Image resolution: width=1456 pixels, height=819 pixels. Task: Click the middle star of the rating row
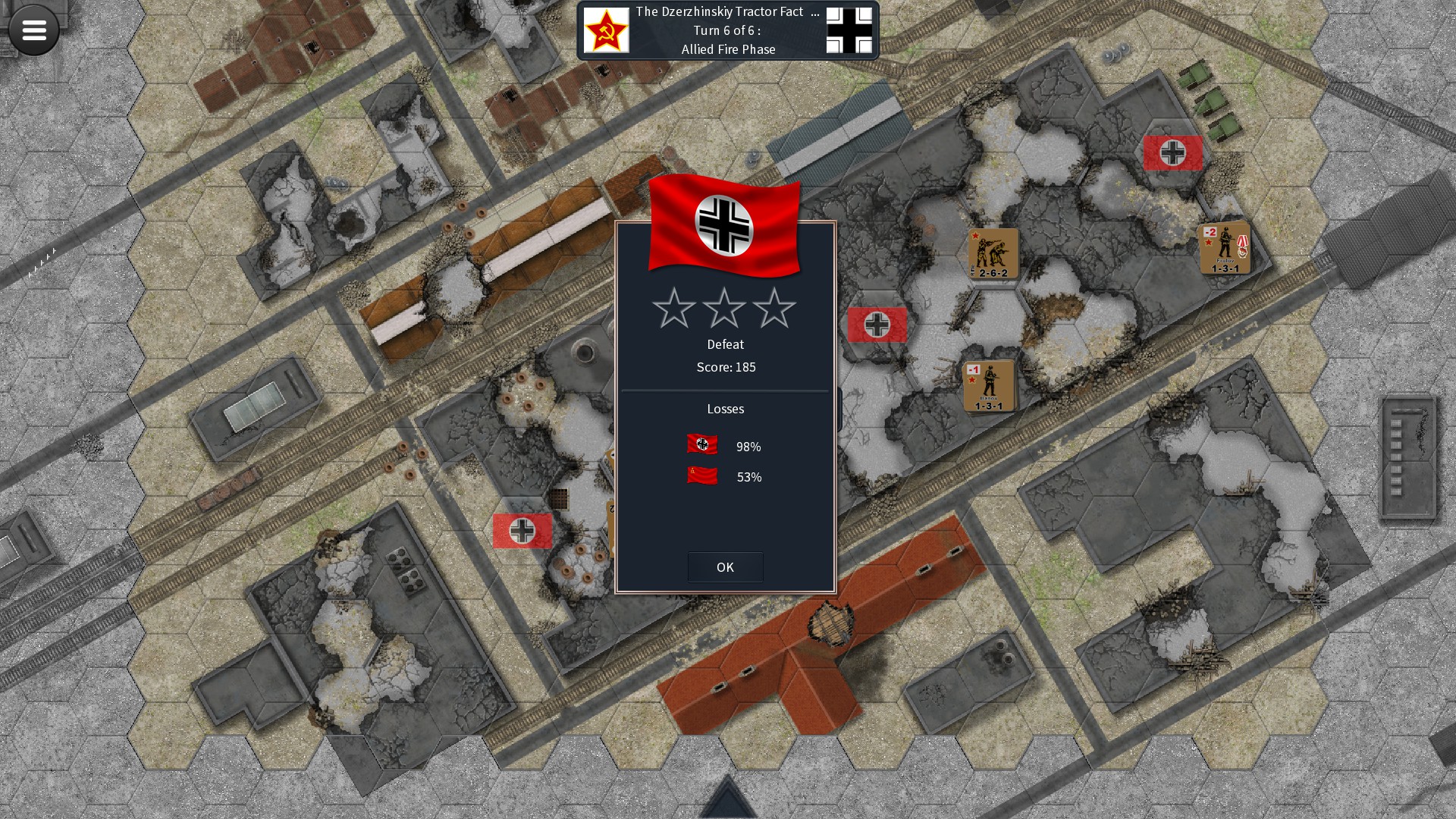pos(725,309)
